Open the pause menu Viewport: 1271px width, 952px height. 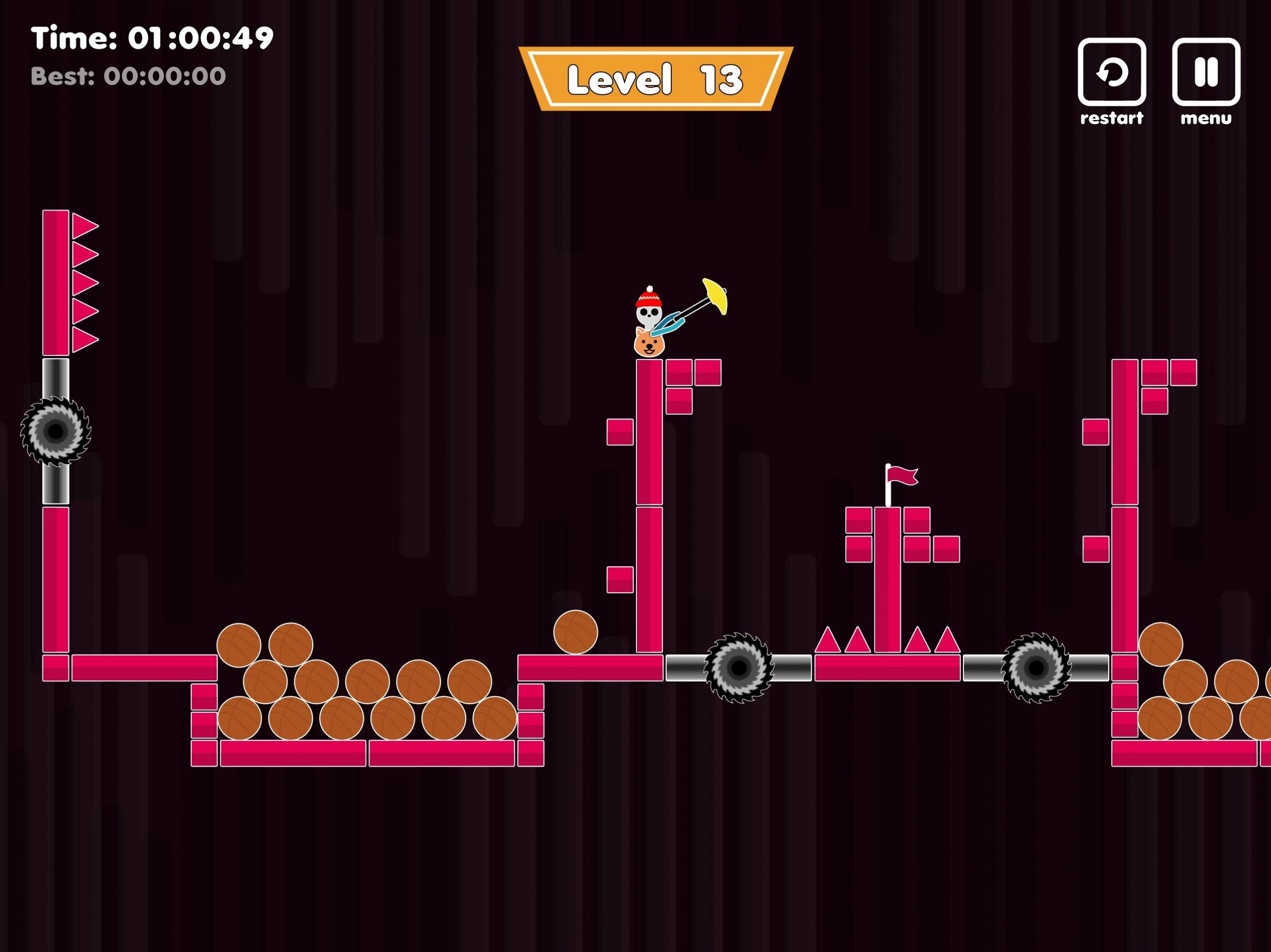pos(1206,72)
